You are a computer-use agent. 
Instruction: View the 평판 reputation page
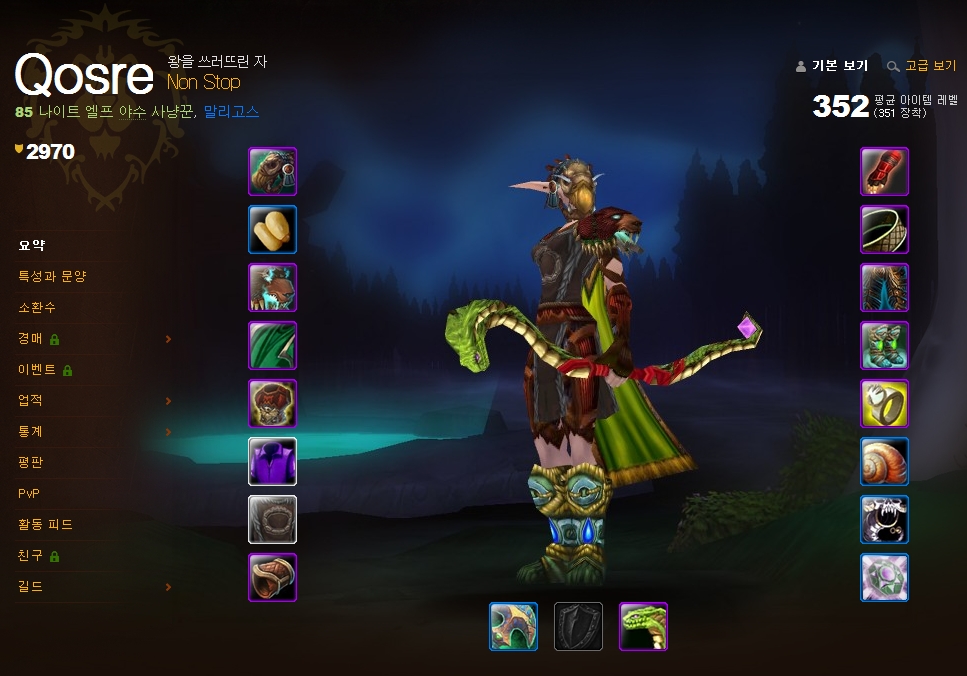pyautogui.click(x=31, y=462)
